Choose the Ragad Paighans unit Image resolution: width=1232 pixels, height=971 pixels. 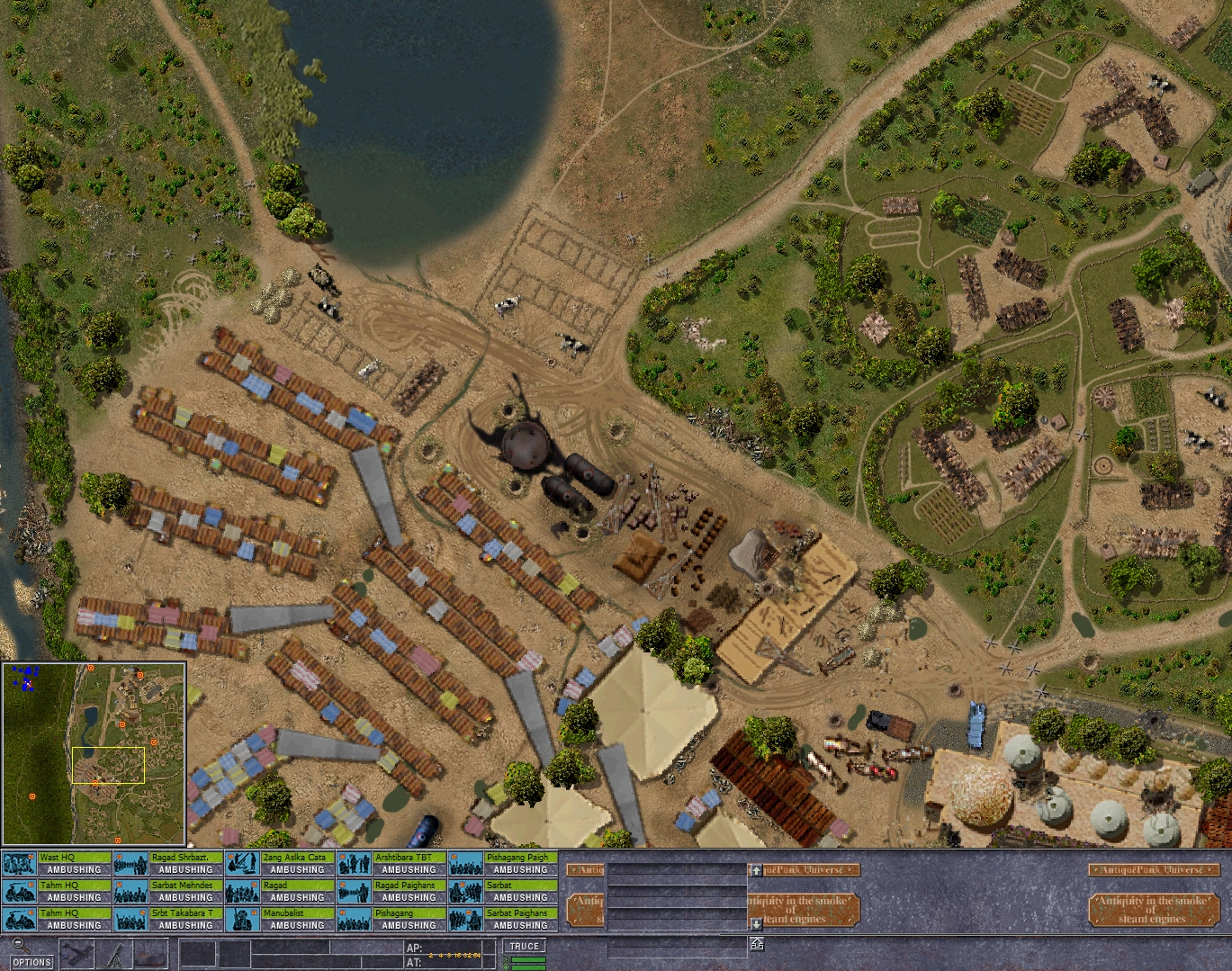click(x=391, y=892)
